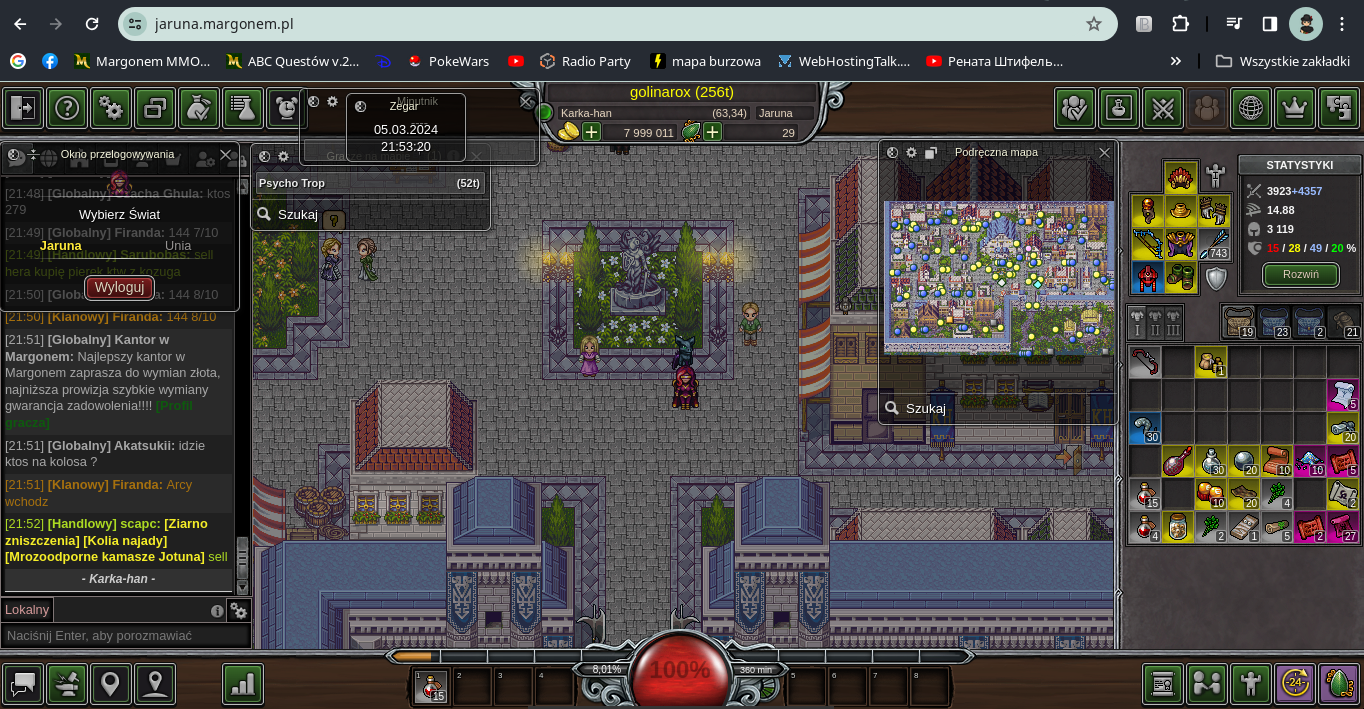Screen dimensions: 1364x709
Task: Click the red Wyloguj logout button
Action: 120,288
